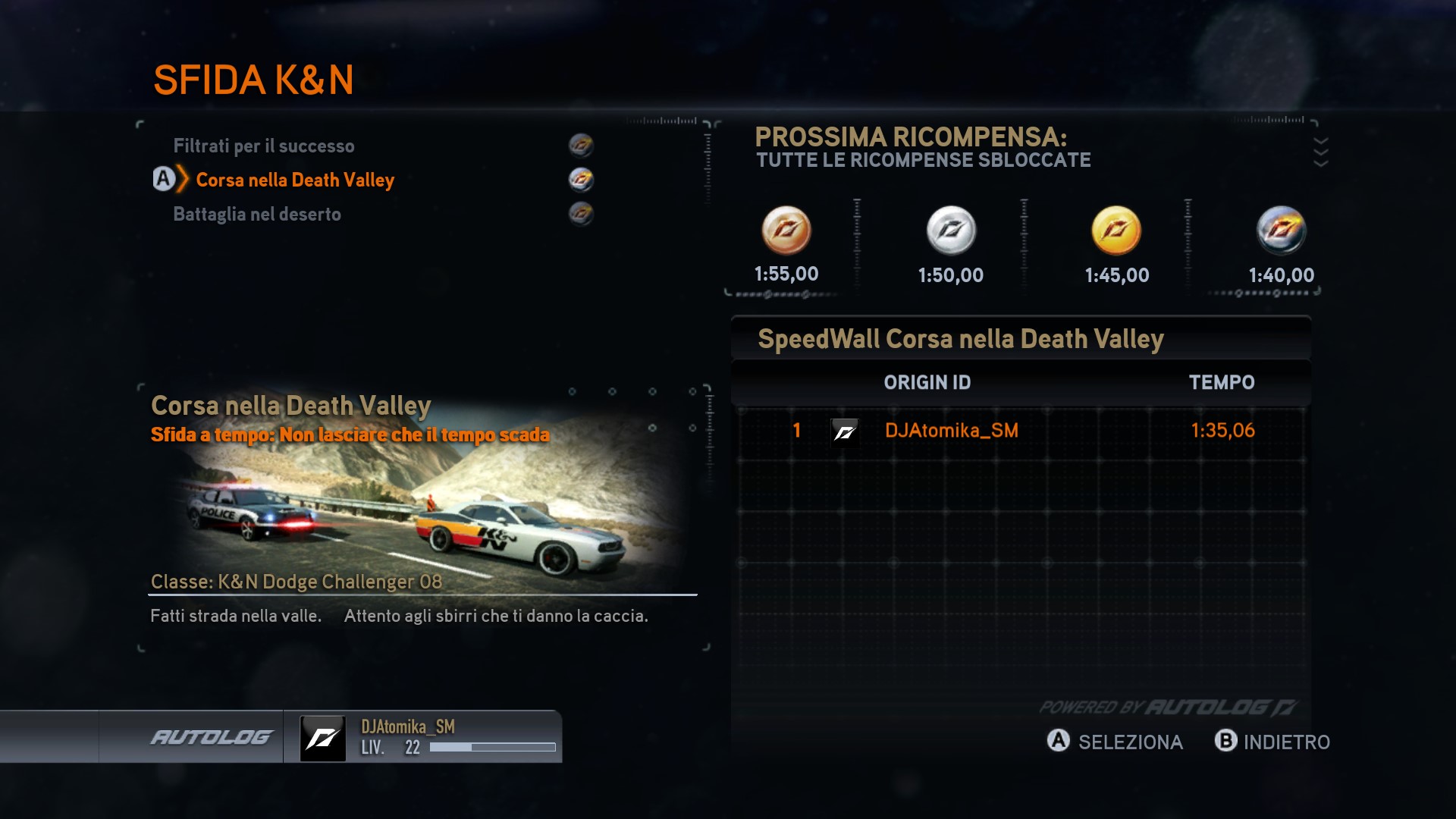The image size is (1456, 819).
Task: Click the TEMPO column header
Action: [x=1221, y=382]
